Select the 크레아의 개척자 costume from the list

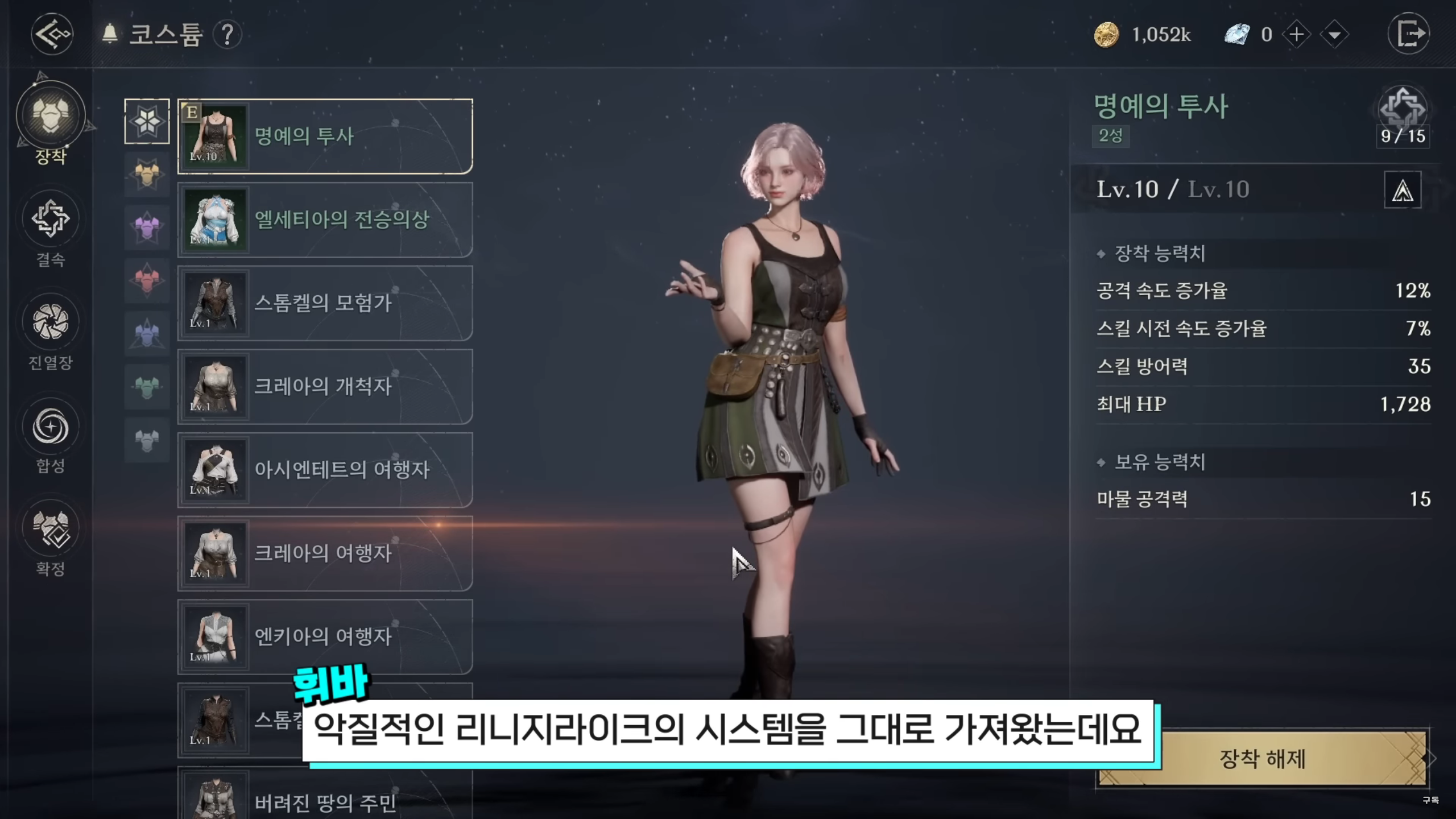coord(324,387)
